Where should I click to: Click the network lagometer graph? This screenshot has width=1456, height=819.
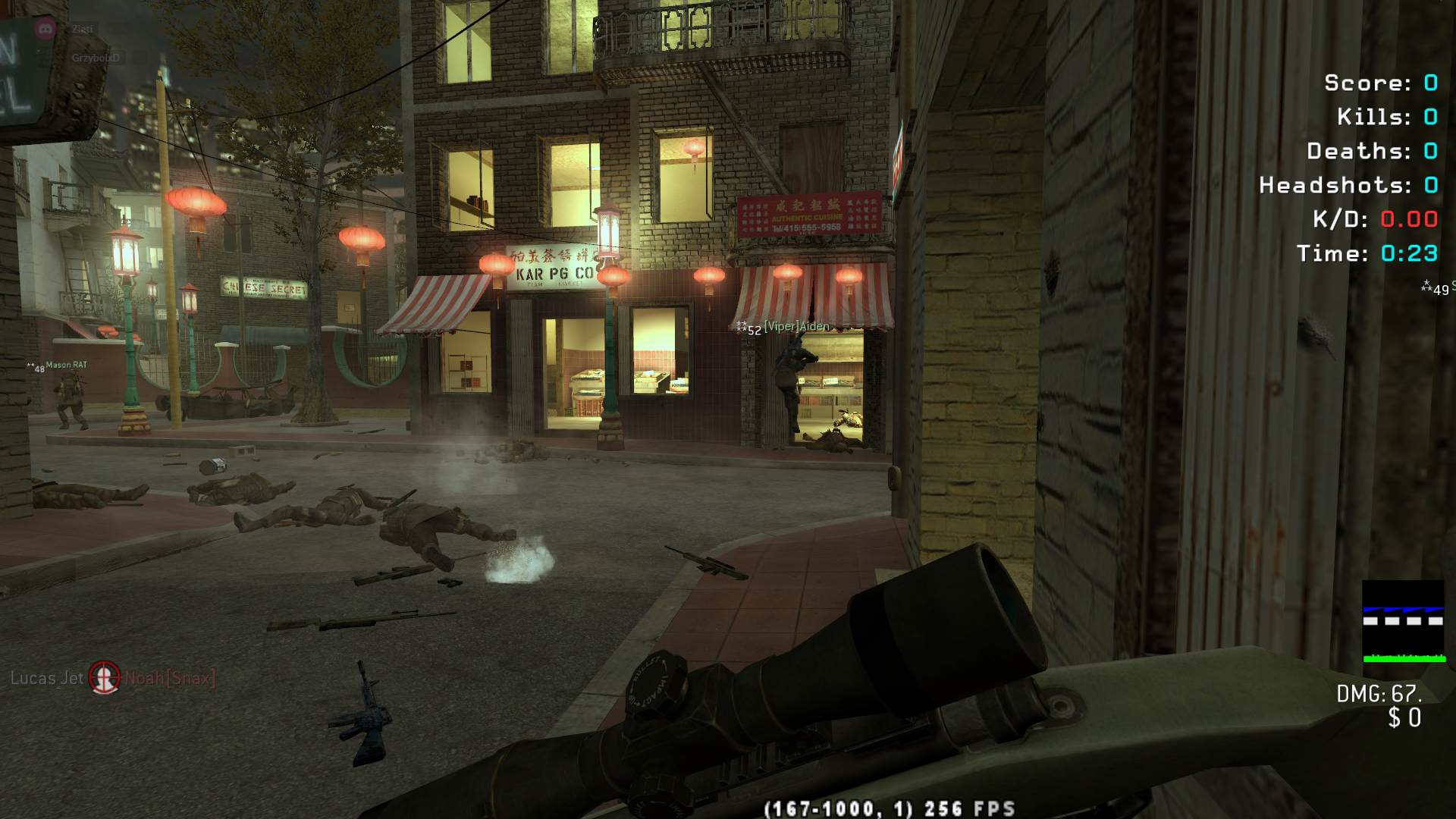(1403, 622)
